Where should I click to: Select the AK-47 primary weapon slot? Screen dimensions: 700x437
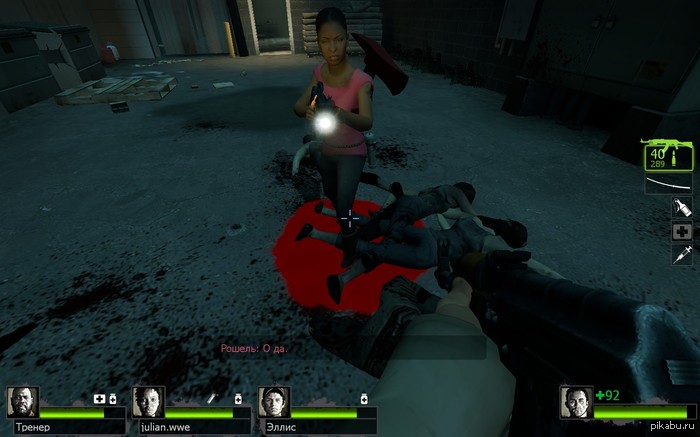(x=668, y=155)
